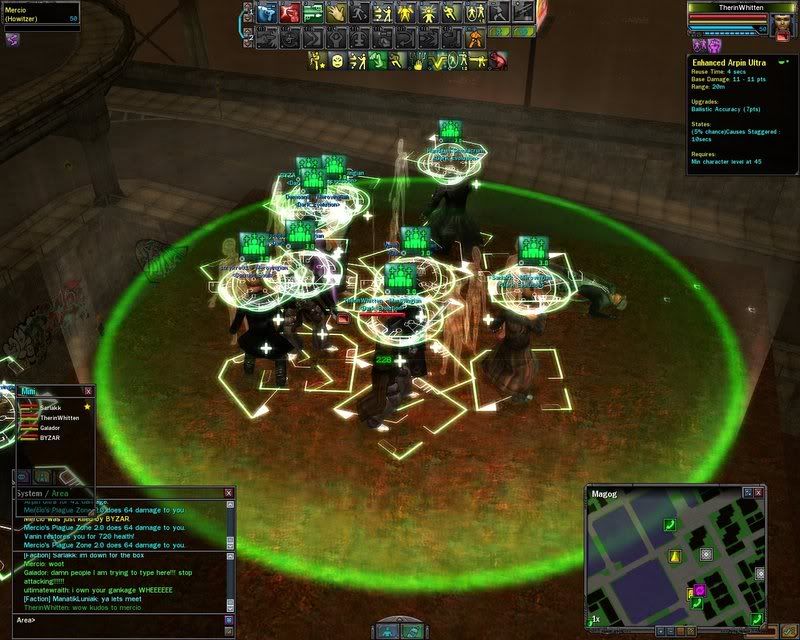Viewport: 800px width, 640px height.
Task: Use the red martial kick ability
Action: click(x=289, y=14)
